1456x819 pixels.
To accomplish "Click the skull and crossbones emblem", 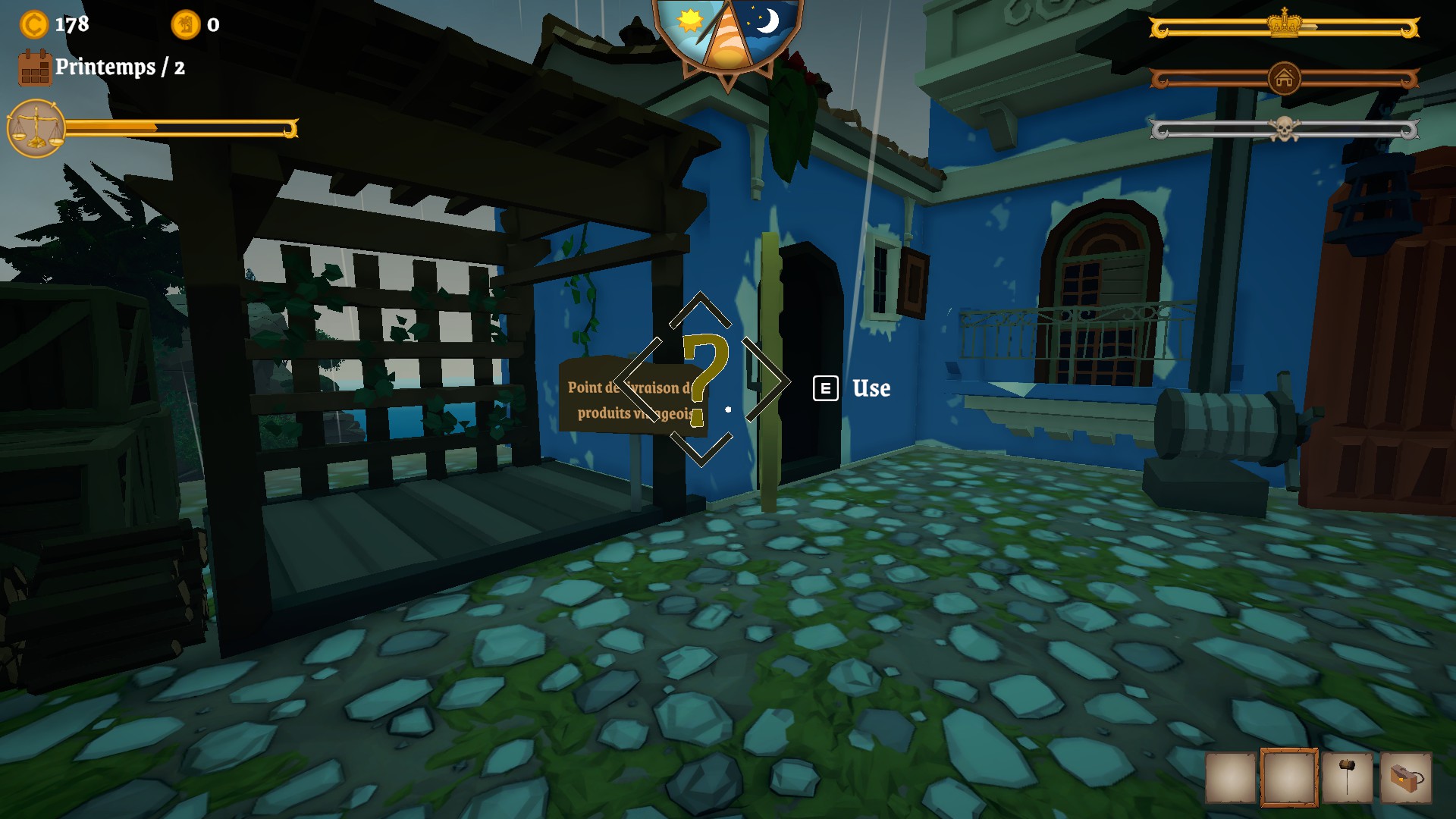I will (1283, 129).
